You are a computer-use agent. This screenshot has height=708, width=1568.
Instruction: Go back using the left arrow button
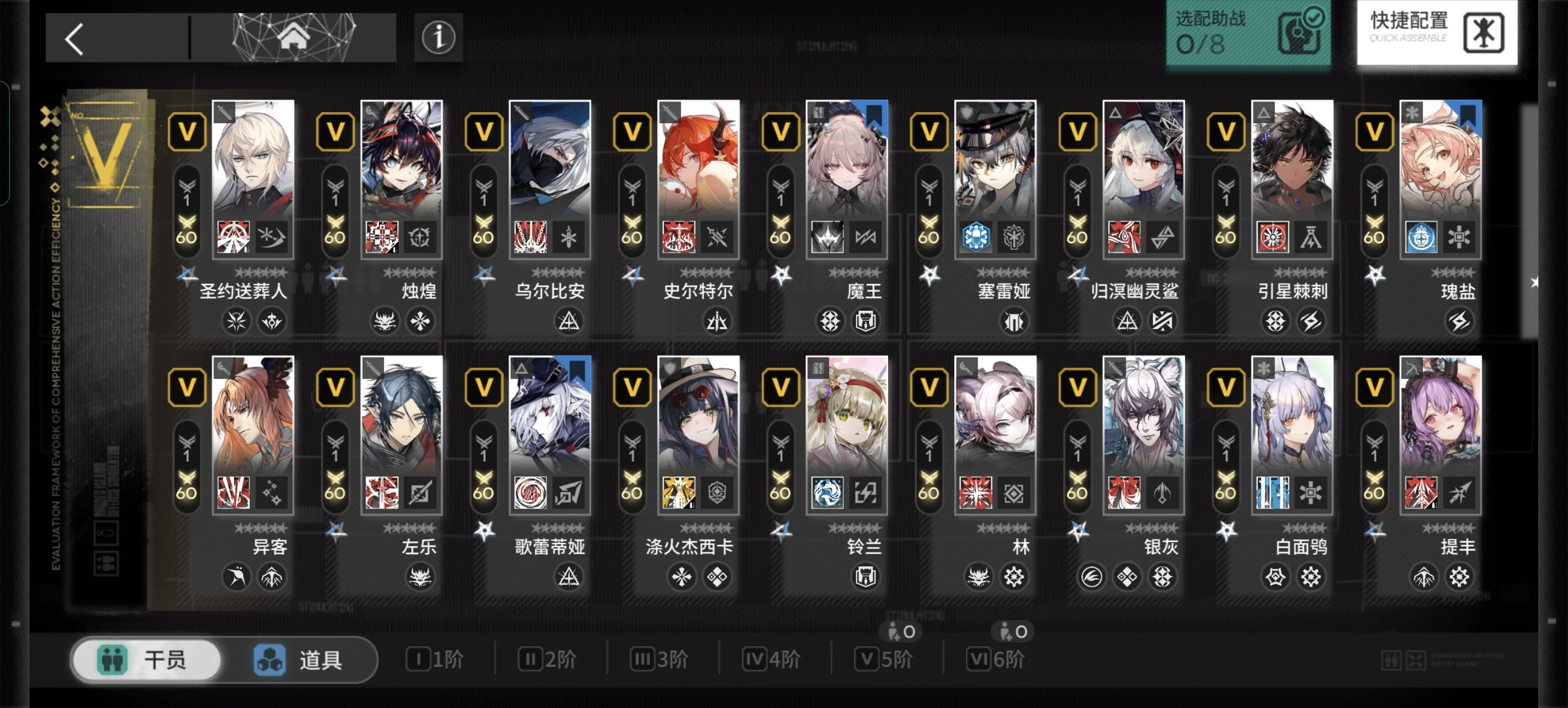(76, 39)
